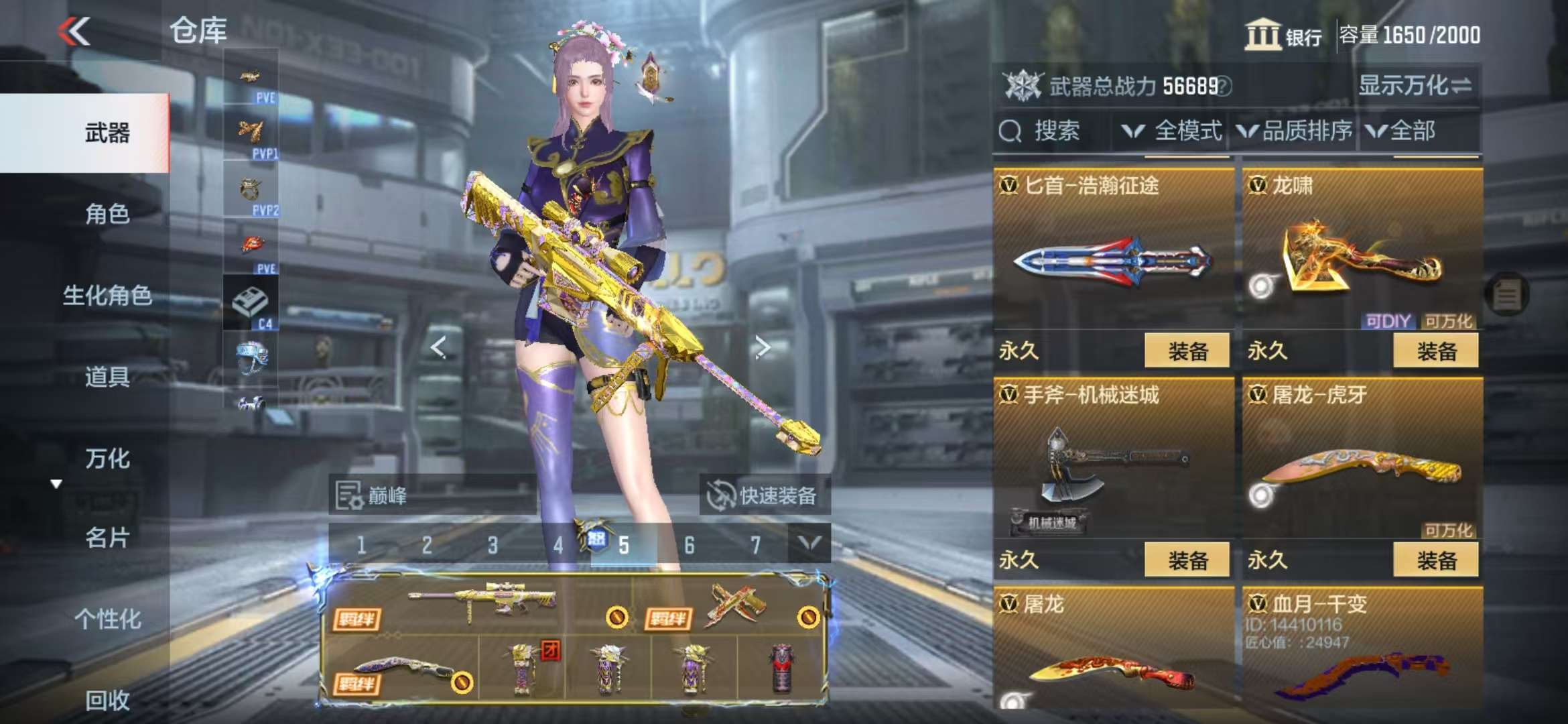
Task: Equip the 龙啸 axe
Action: click(1435, 351)
